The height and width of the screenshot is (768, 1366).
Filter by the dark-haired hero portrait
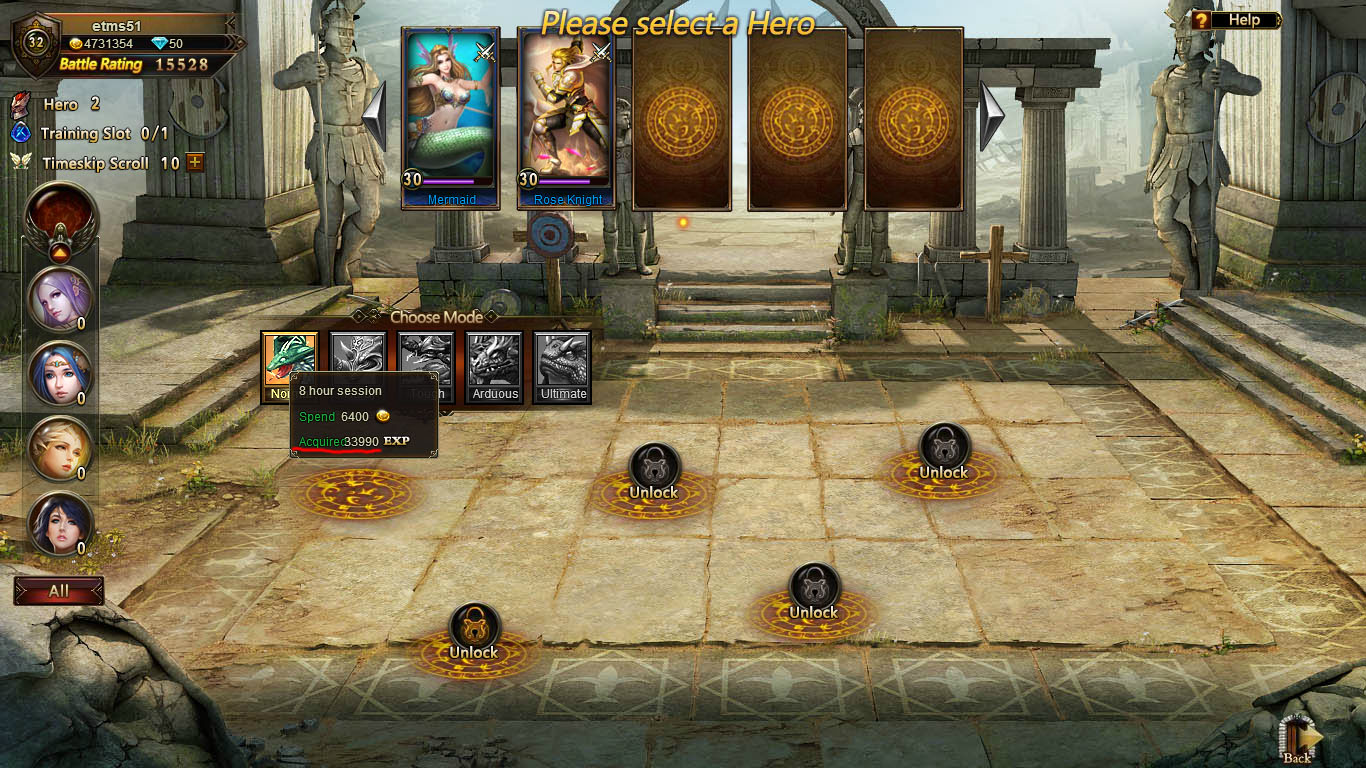(60, 524)
